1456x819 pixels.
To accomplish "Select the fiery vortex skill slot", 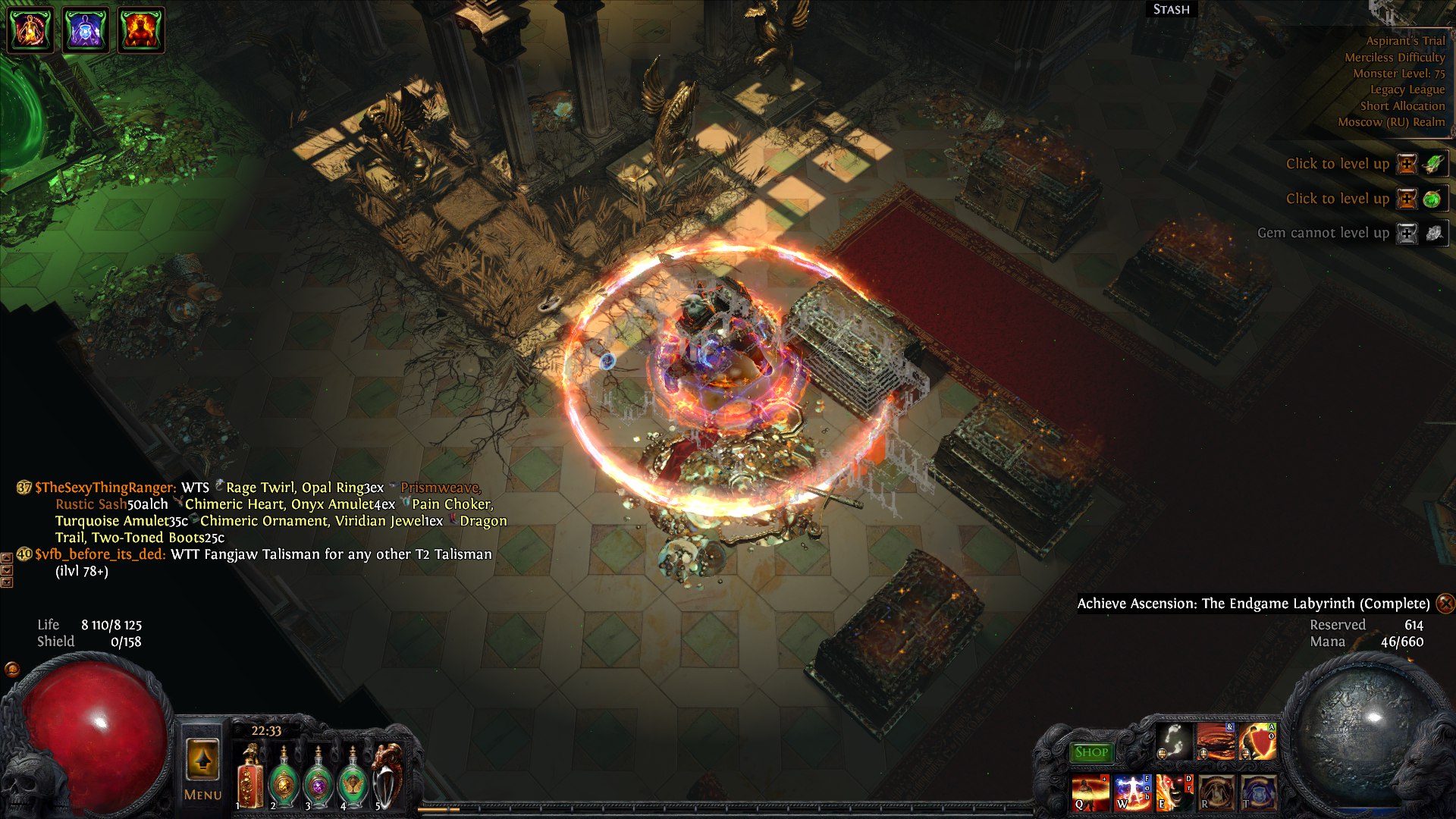I will pos(1215,741).
